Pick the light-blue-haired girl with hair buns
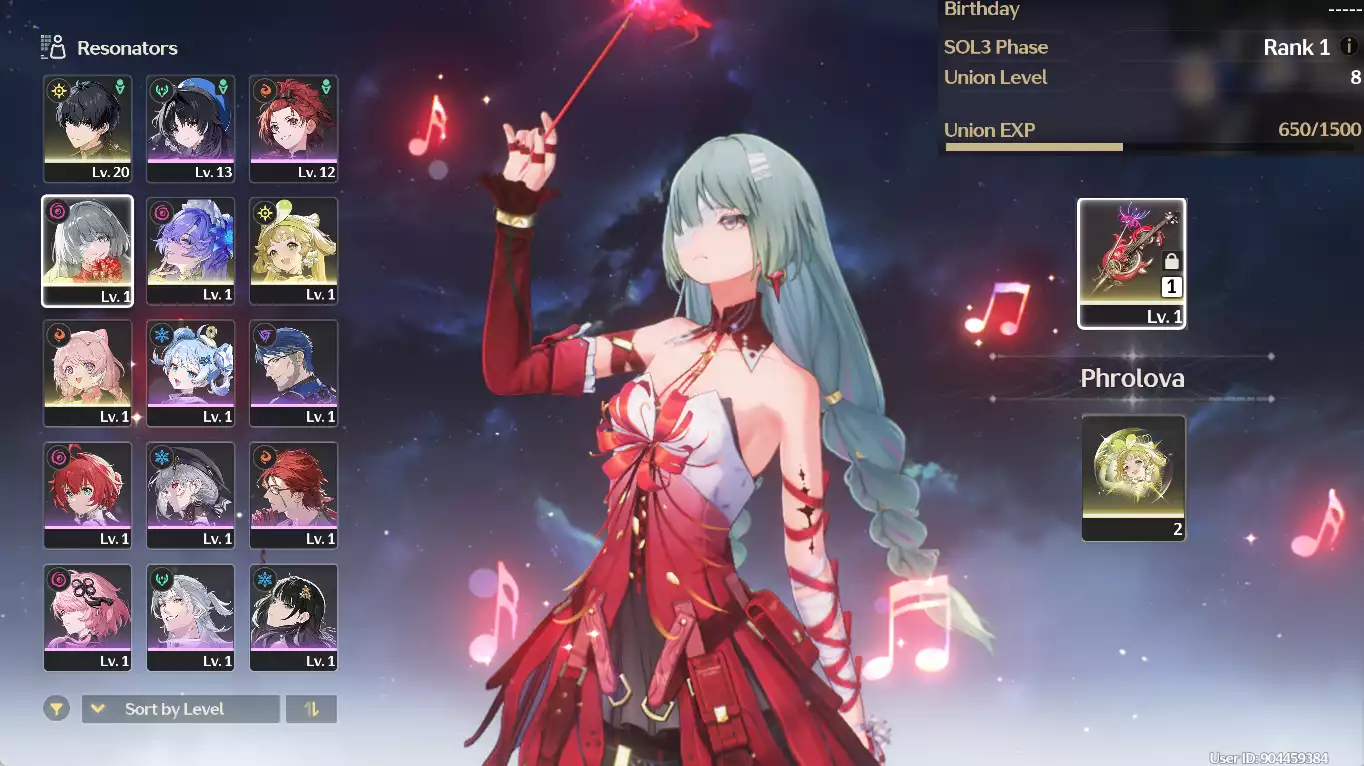 [191, 372]
